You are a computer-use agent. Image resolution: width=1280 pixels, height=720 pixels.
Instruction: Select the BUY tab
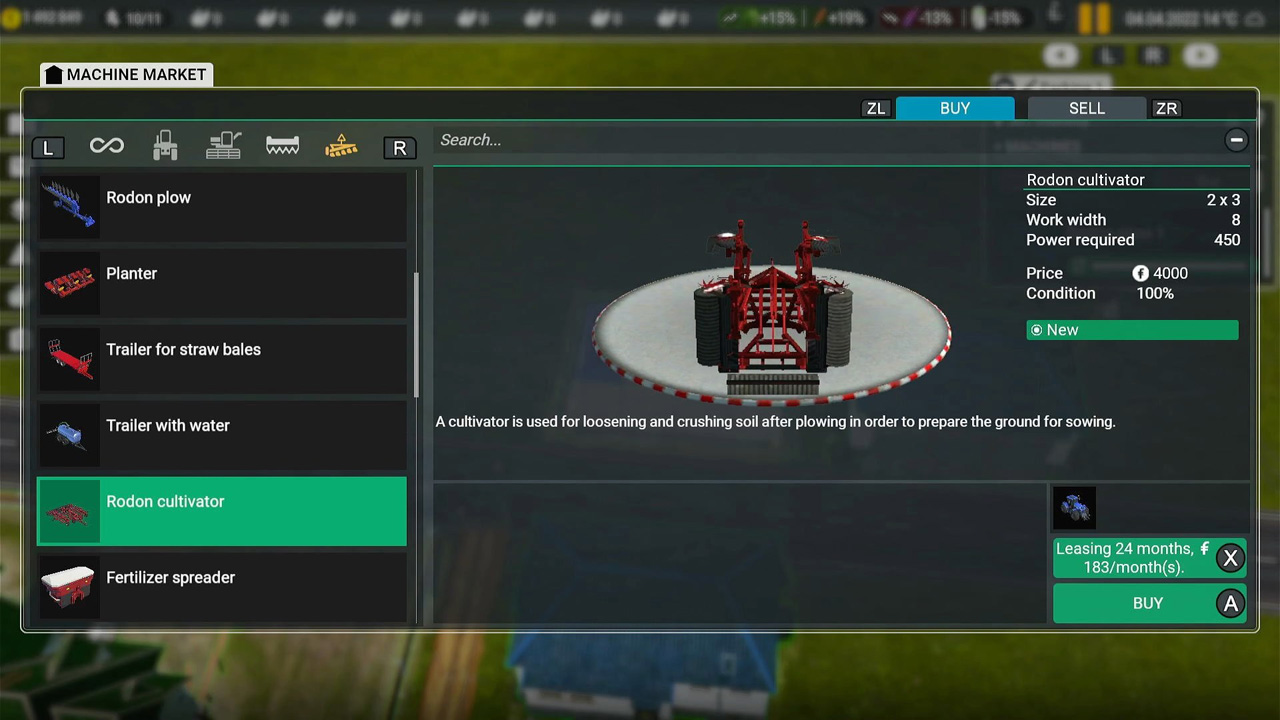(954, 108)
